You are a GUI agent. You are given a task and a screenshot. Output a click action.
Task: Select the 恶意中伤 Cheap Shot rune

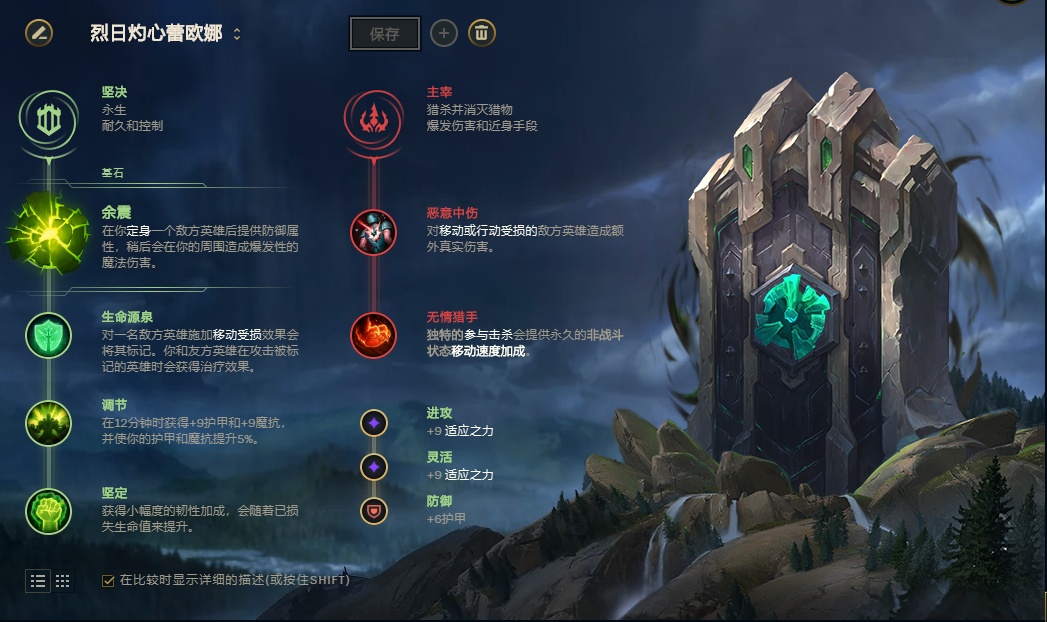coord(373,231)
